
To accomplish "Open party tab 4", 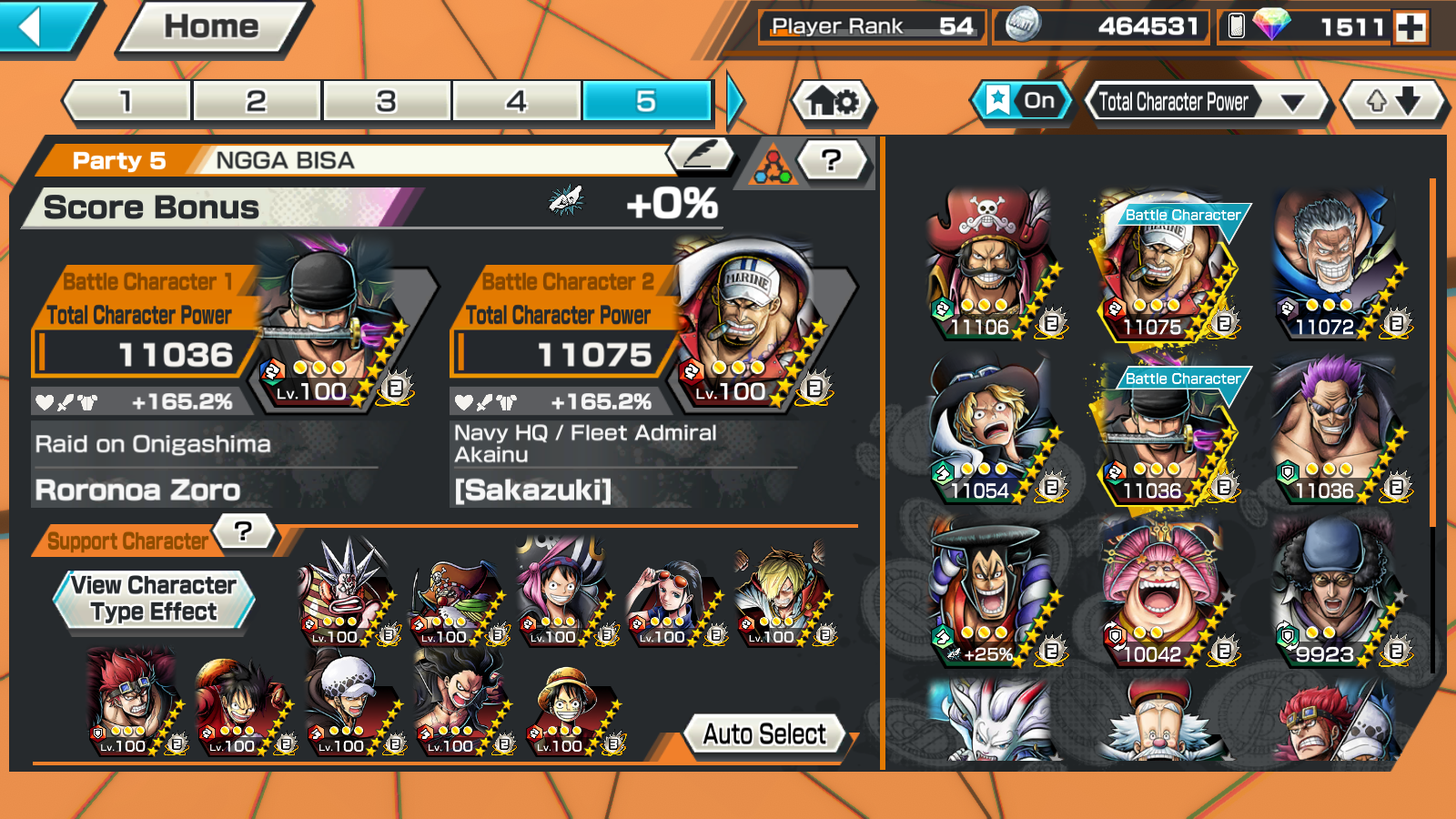I will 516,101.
